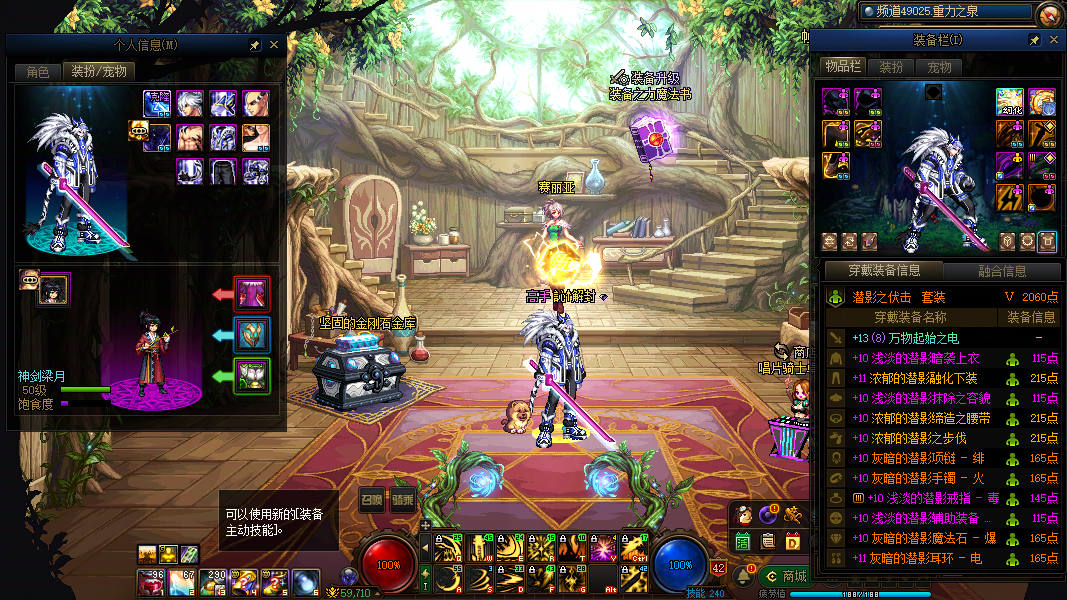Close the 个人信息 personal info window

(275, 45)
